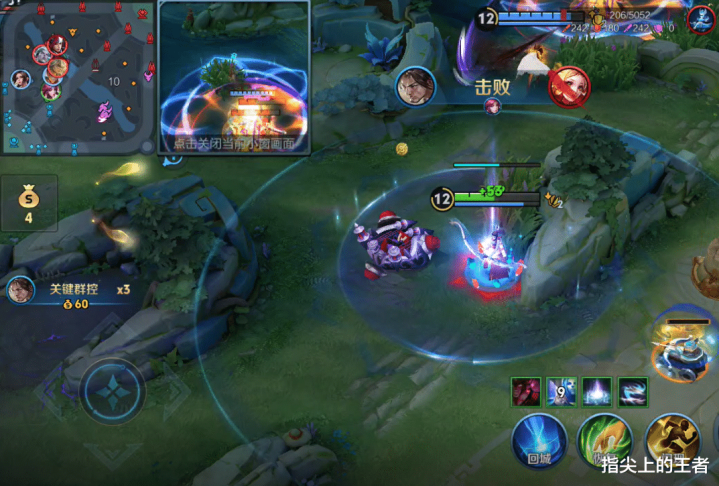Use the green healing hand spell
Viewport: 719px width, 486px height.
pyautogui.click(x=604, y=442)
